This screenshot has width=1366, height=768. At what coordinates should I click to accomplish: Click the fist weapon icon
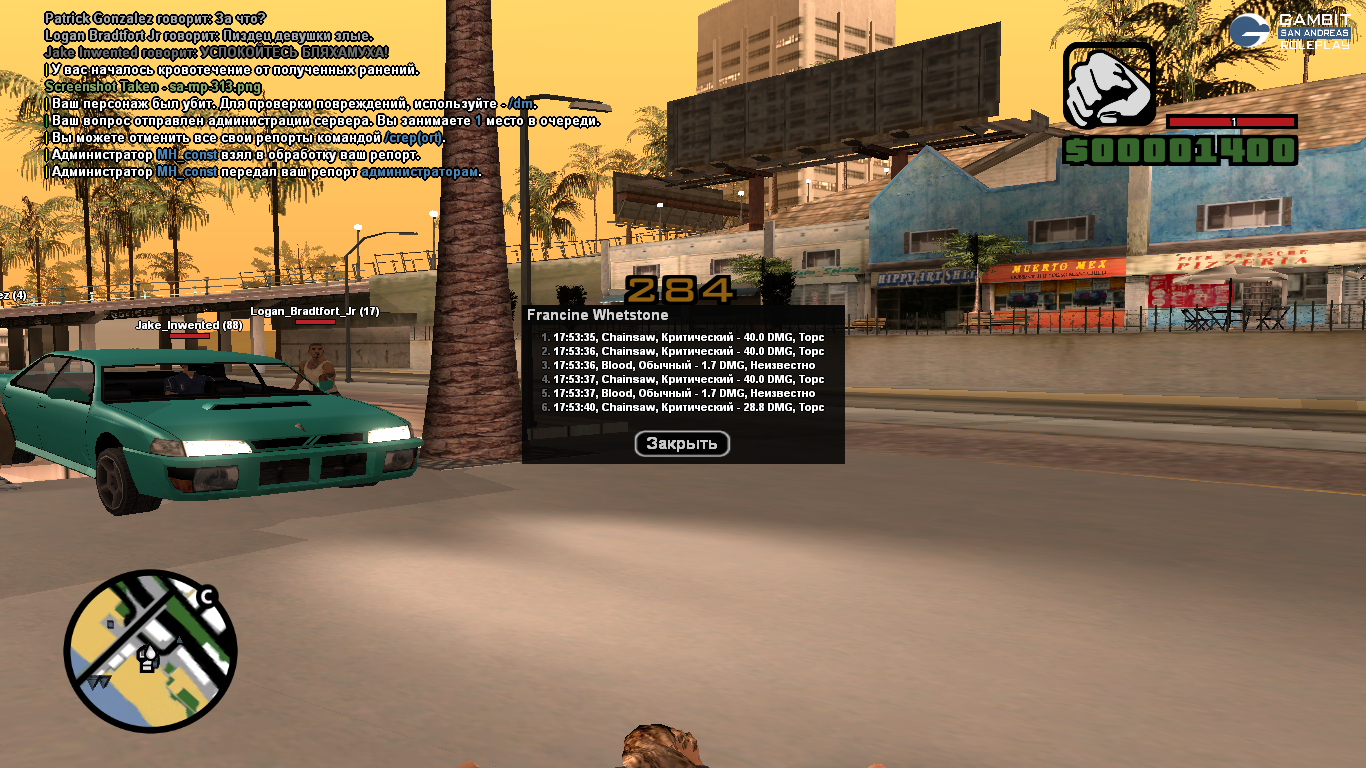pyautogui.click(x=1108, y=85)
